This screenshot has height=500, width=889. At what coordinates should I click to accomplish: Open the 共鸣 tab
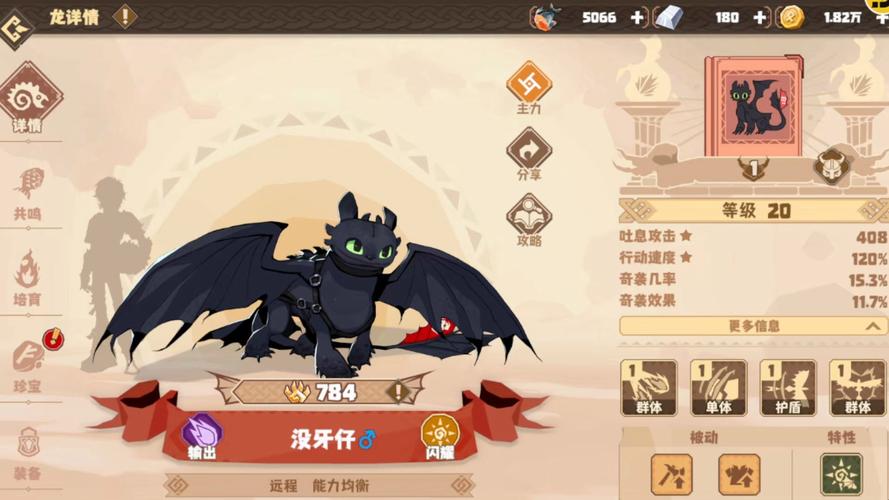pos(28,191)
